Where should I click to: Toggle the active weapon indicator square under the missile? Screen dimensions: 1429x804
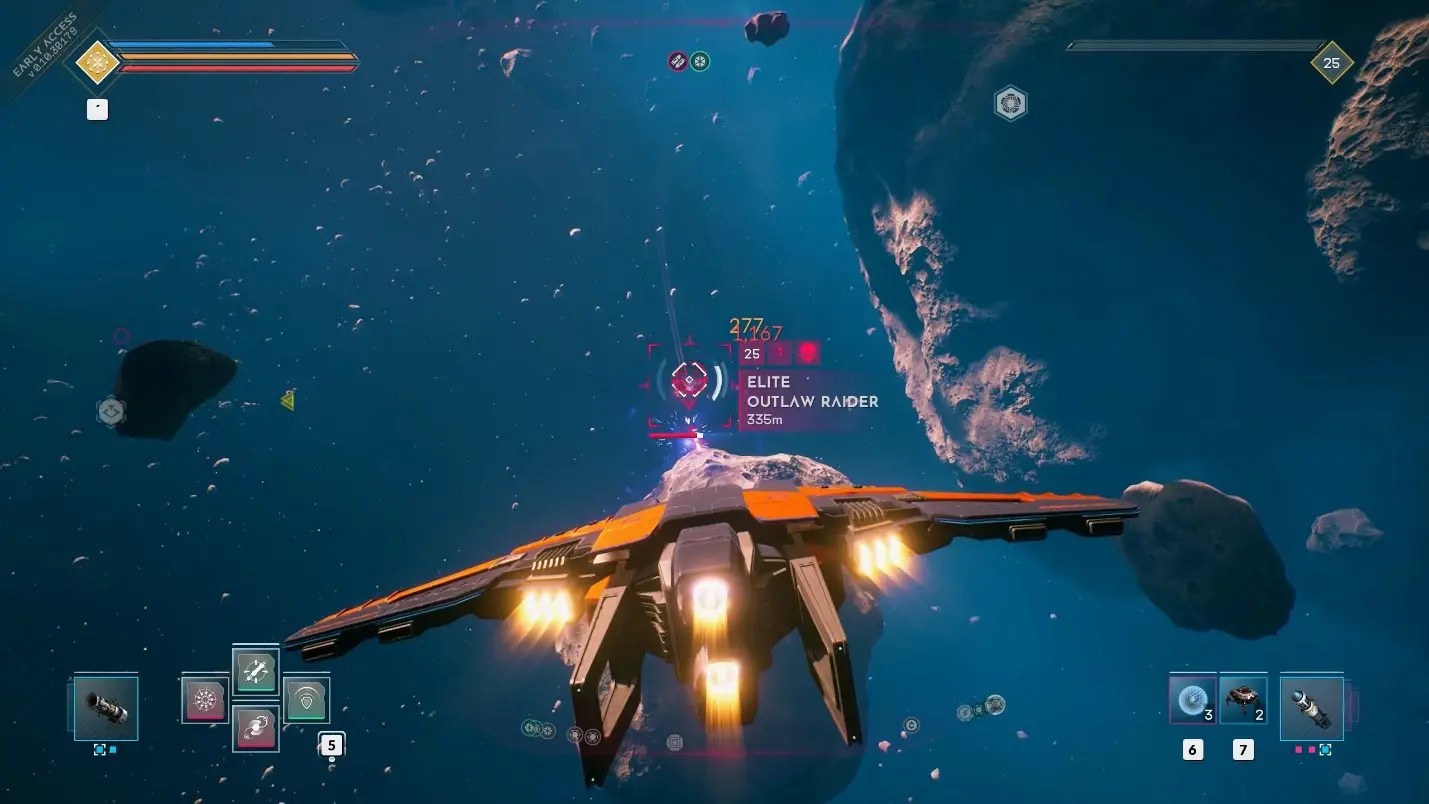(x=99, y=748)
